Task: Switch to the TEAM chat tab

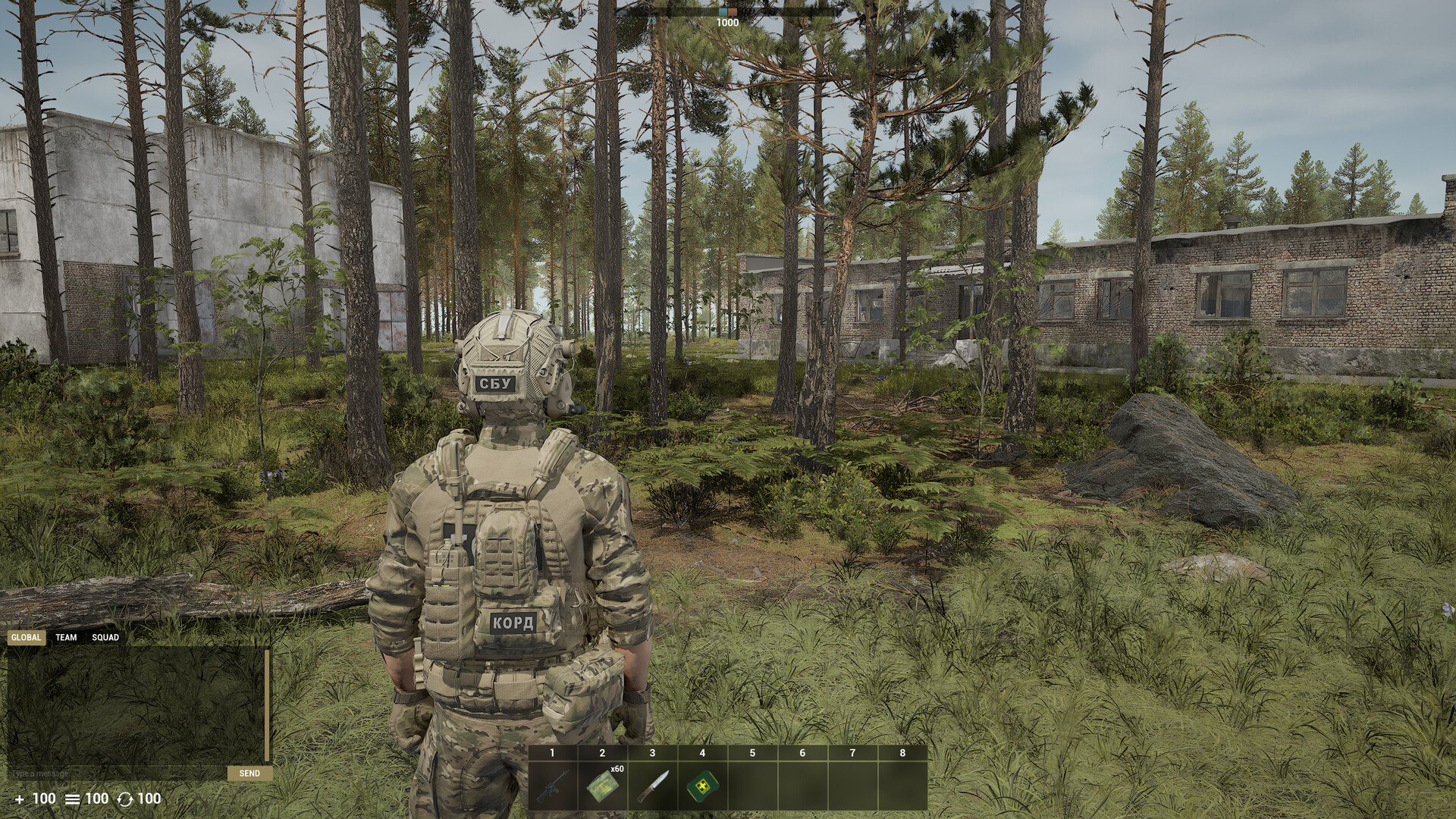Action: (64, 638)
